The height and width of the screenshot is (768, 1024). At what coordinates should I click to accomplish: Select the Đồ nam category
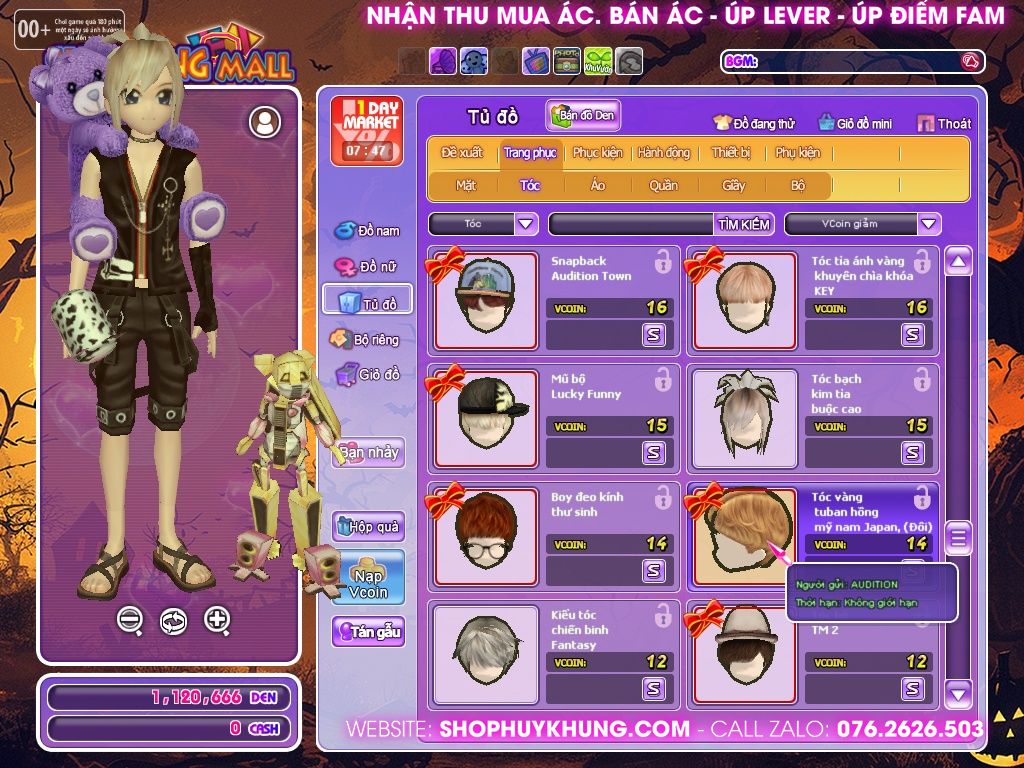coord(367,231)
